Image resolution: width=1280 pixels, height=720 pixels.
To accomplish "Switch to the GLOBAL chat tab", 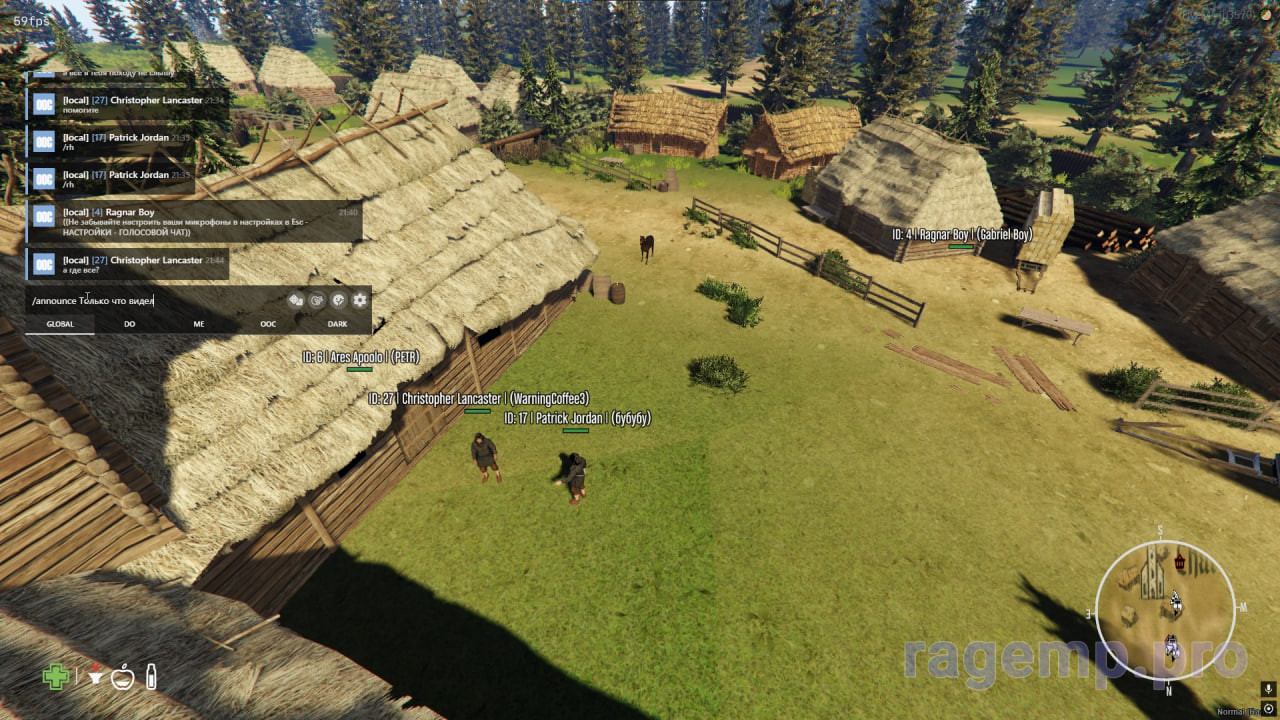I will click(60, 324).
